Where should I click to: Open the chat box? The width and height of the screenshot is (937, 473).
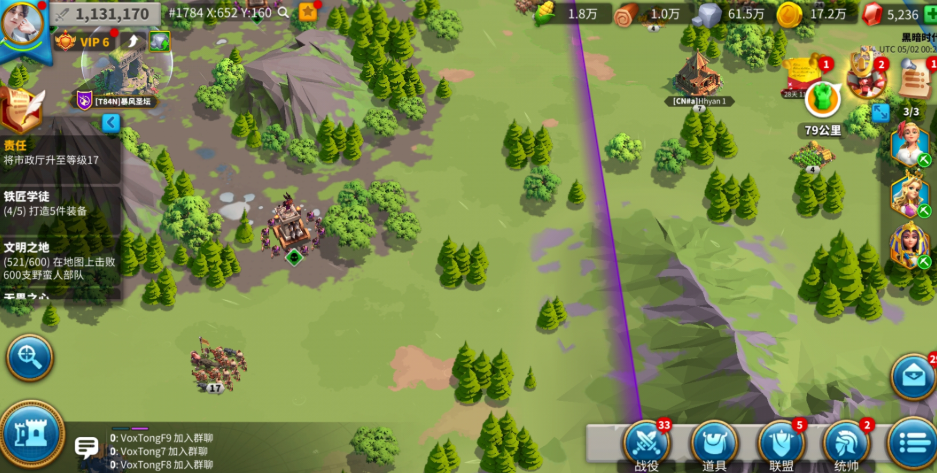pos(88,448)
